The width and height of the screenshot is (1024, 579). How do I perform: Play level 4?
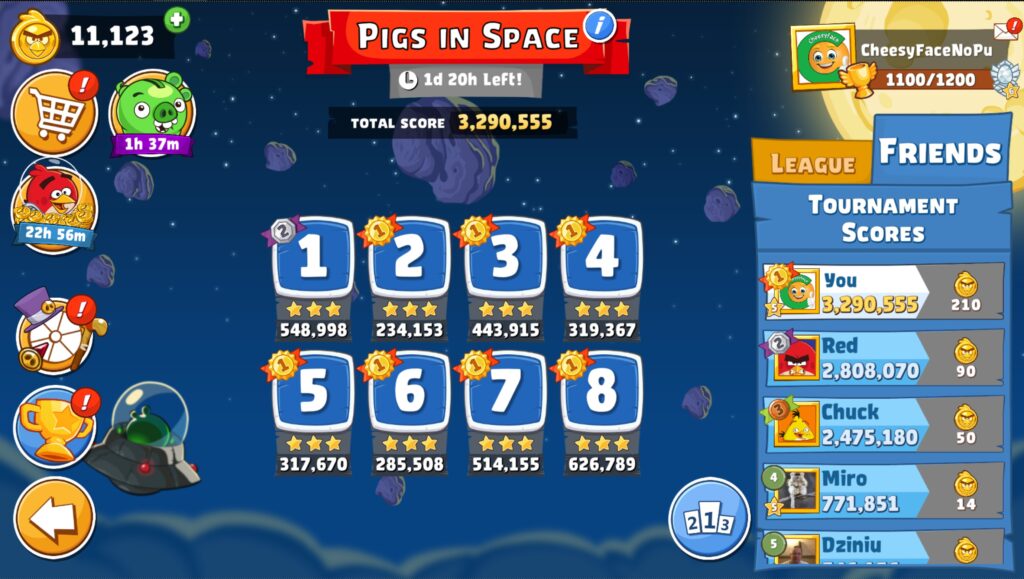601,260
